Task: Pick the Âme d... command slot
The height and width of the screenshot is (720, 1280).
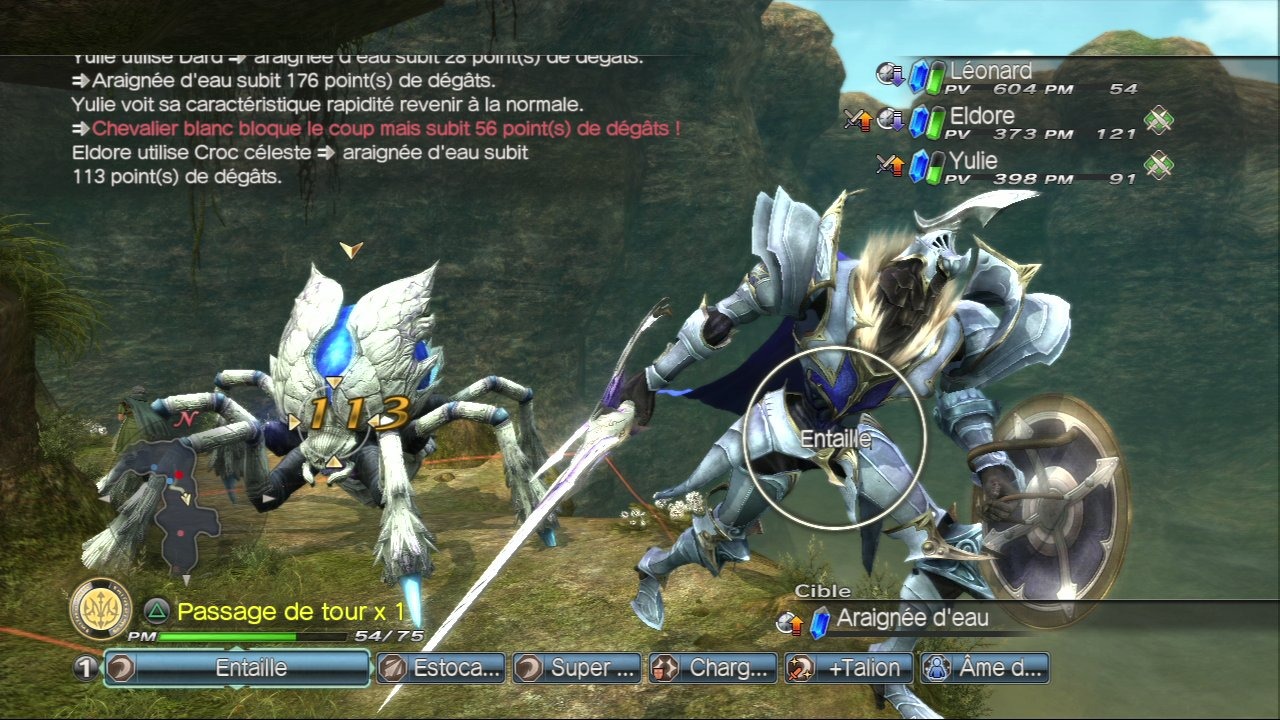Action: [985, 668]
